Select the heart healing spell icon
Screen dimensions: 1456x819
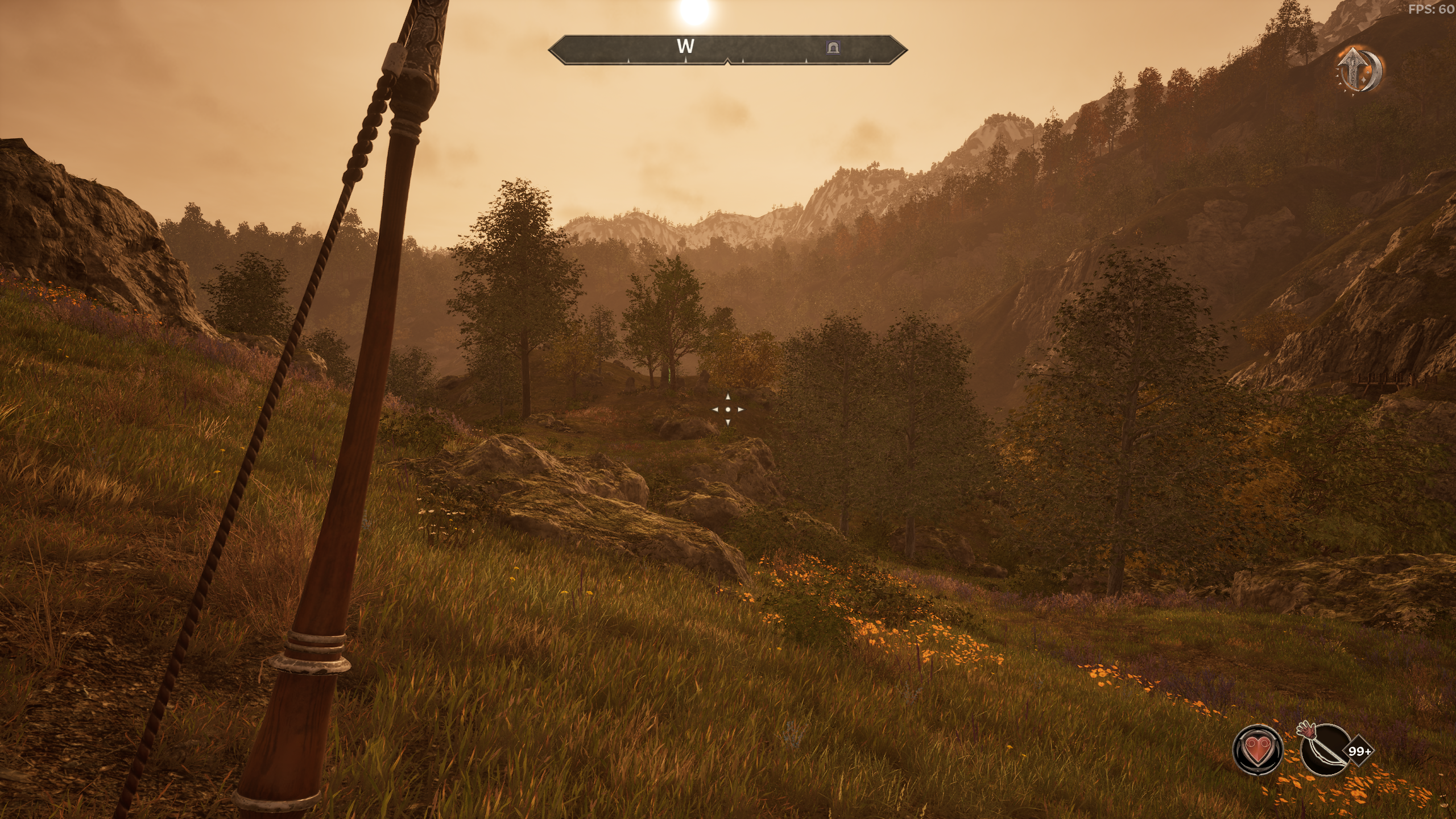click(1258, 750)
